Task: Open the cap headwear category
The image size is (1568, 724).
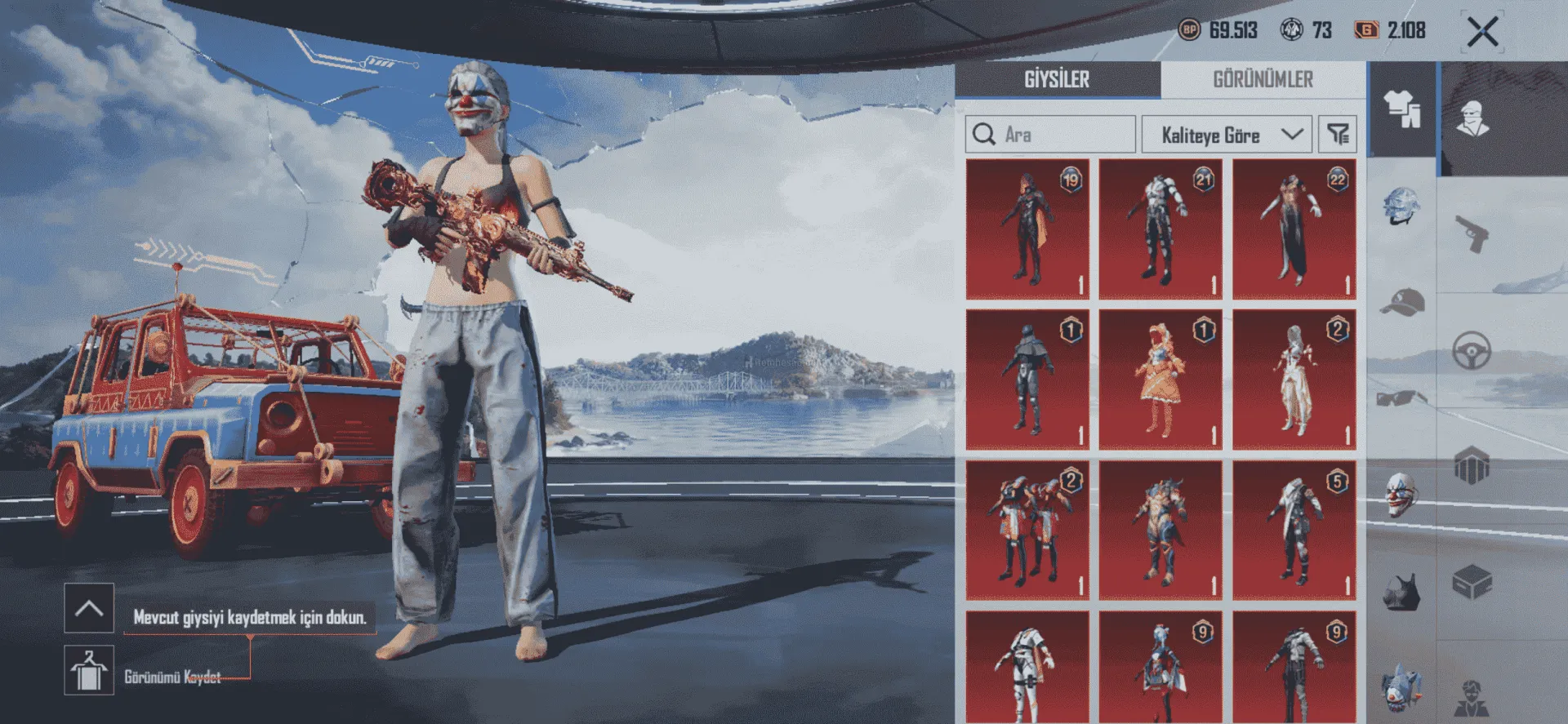Action: [x=1401, y=302]
